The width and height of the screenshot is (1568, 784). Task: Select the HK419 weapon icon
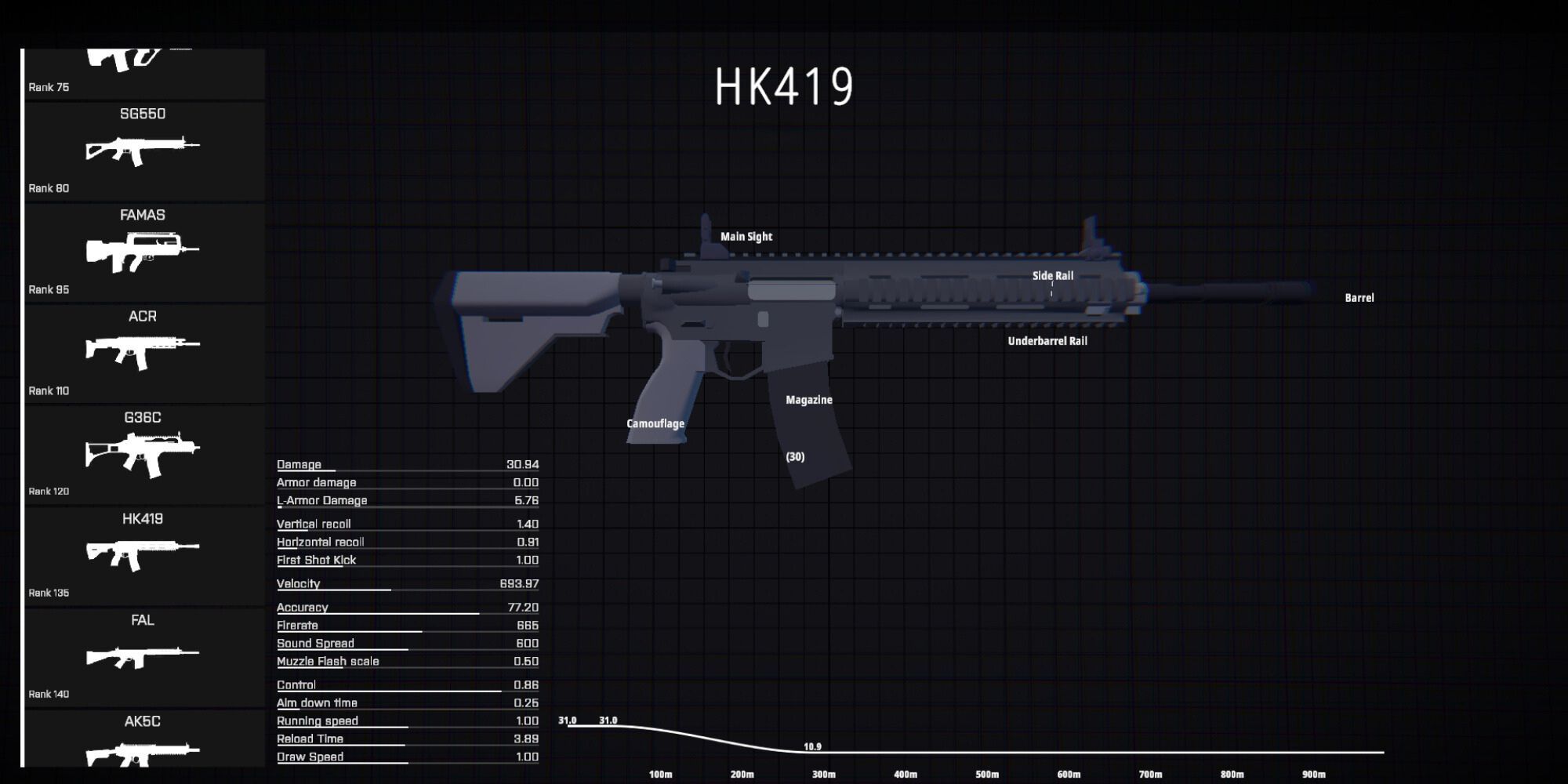pyautogui.click(x=141, y=551)
